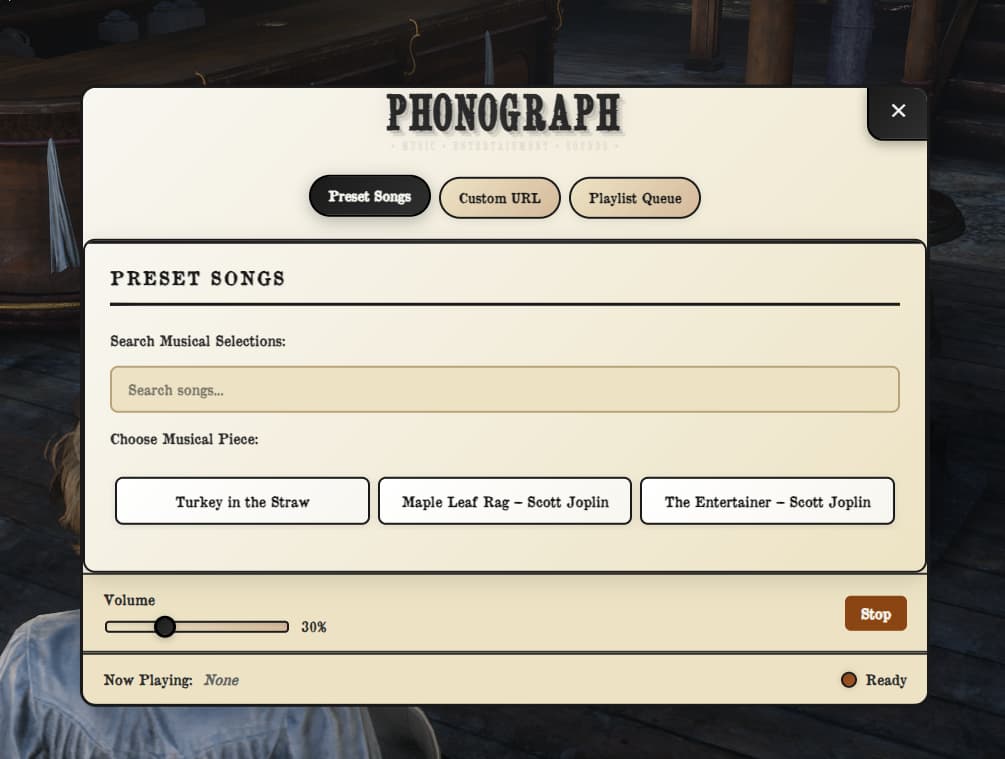Screen dimensions: 1005x759
Task: Show the Playlist Queue tab
Action: [634, 198]
